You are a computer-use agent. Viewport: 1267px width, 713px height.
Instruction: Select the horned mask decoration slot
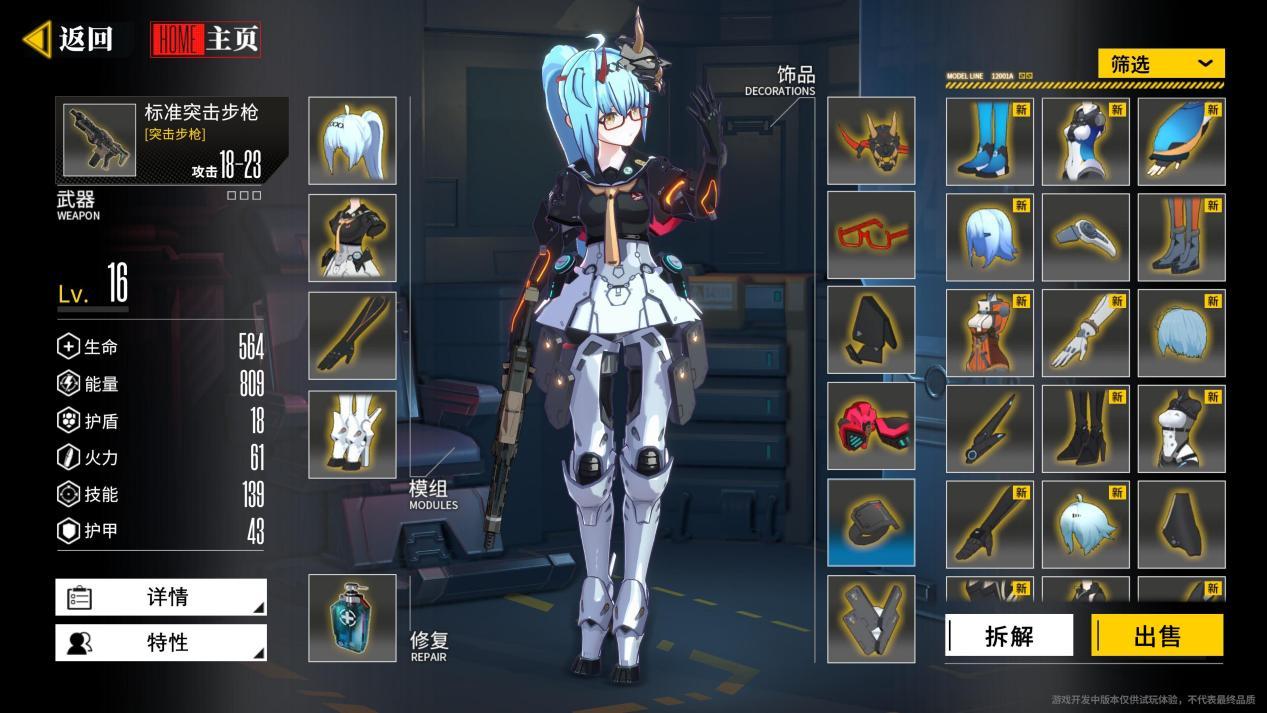click(x=871, y=141)
